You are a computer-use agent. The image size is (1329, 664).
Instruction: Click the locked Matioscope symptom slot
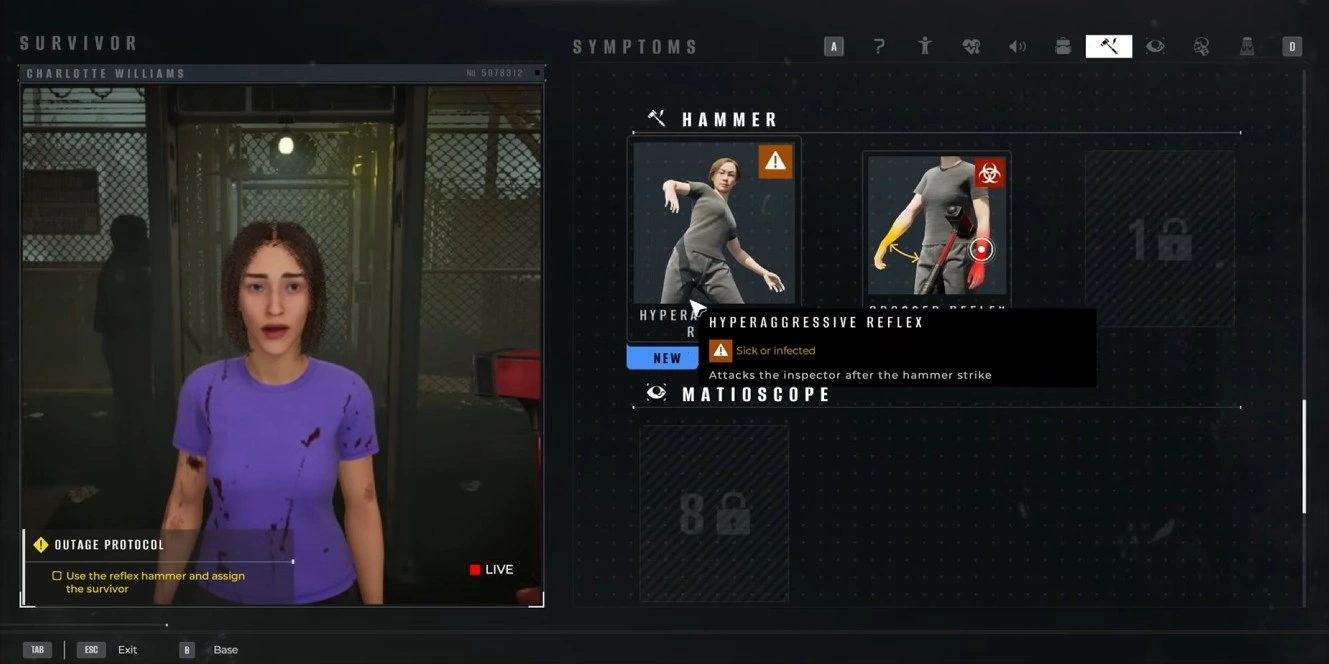pyautogui.click(x=714, y=514)
